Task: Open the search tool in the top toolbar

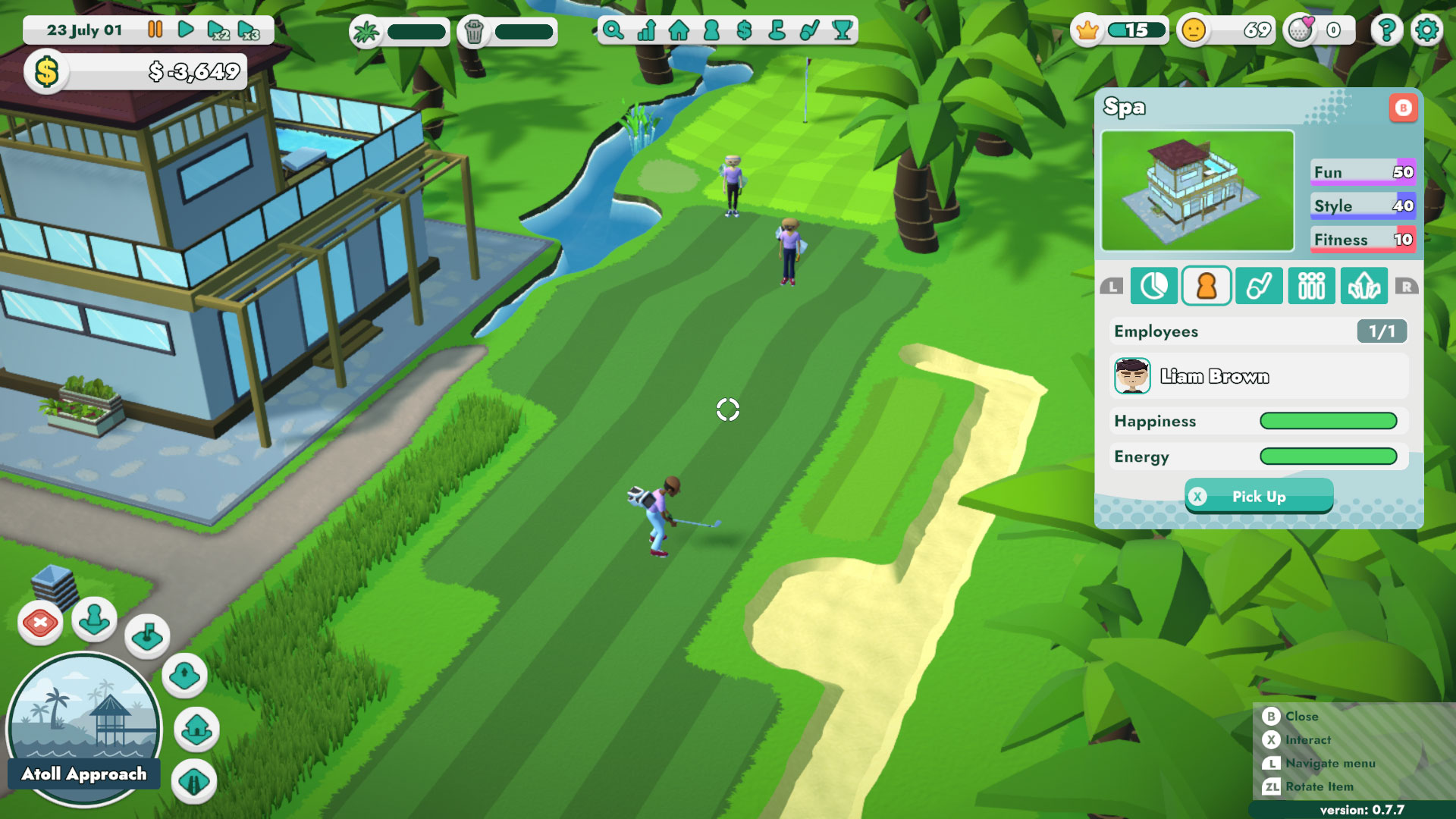Action: click(x=614, y=30)
